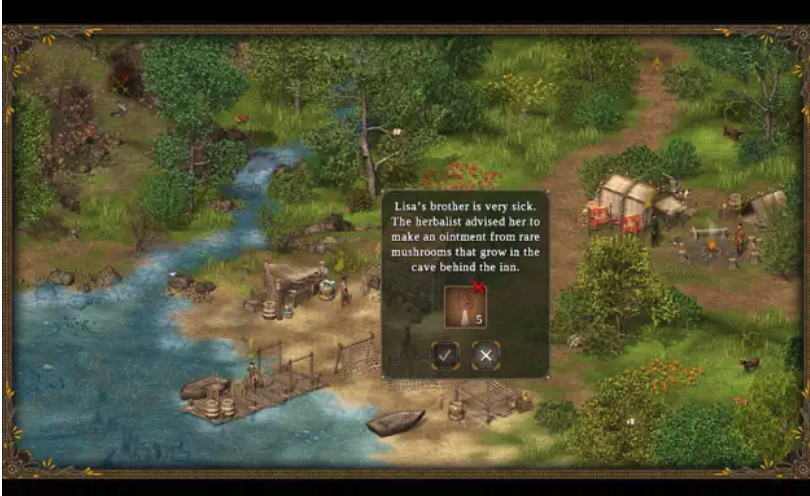Decline the quest with the X button
The height and width of the screenshot is (496, 810).
click(x=486, y=355)
